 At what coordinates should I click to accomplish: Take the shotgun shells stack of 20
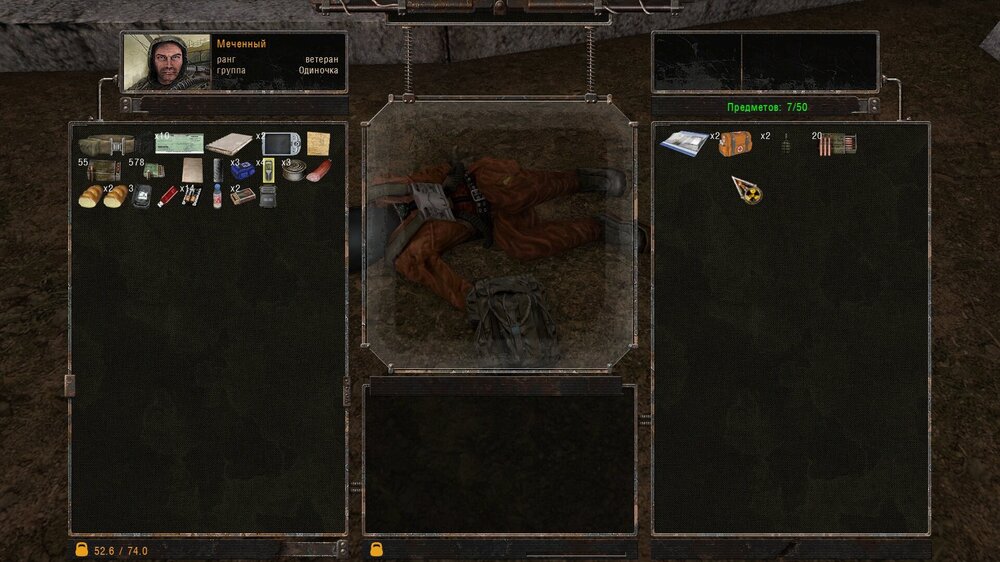[838, 144]
